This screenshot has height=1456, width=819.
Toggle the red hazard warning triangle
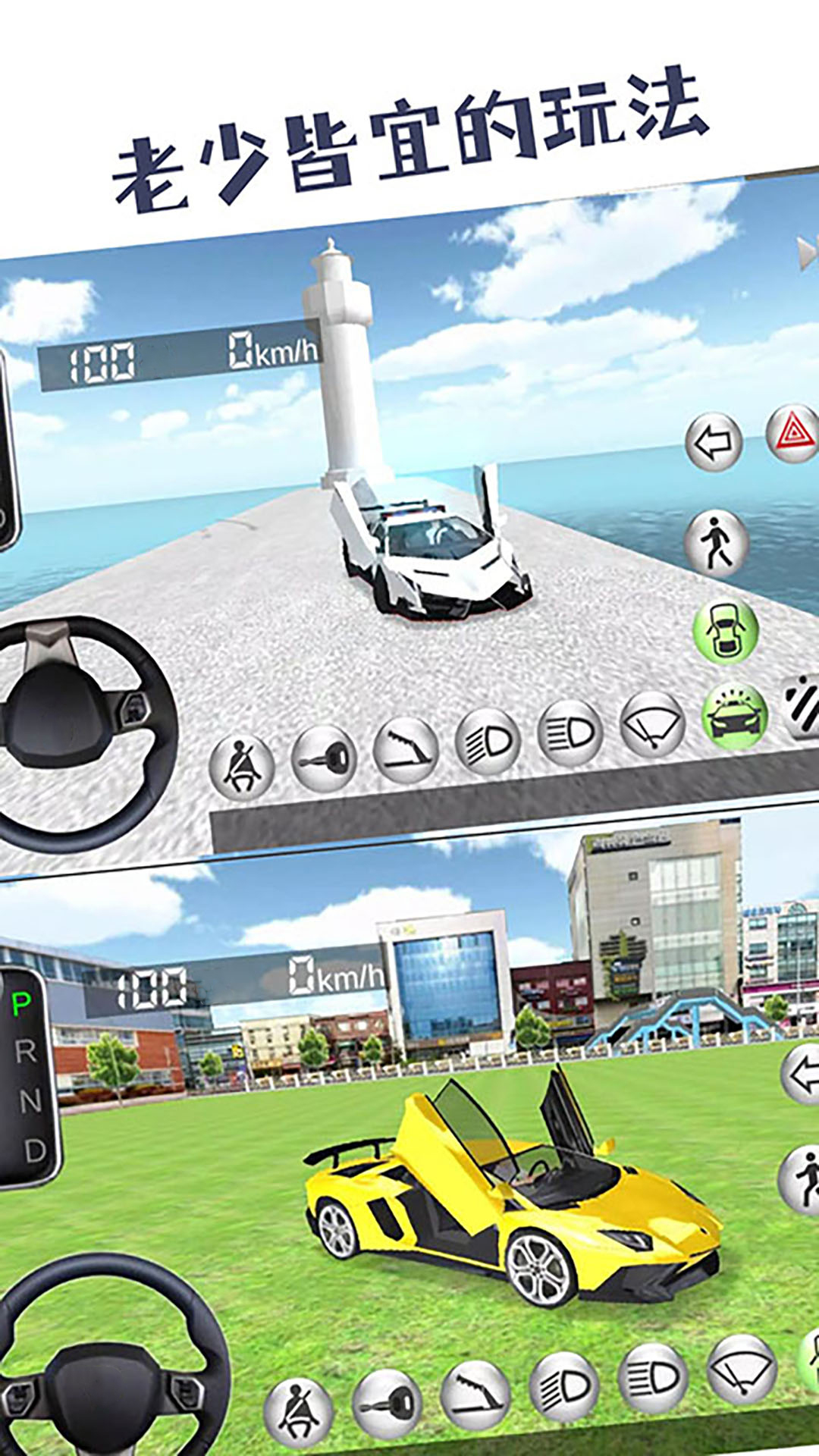(x=793, y=433)
